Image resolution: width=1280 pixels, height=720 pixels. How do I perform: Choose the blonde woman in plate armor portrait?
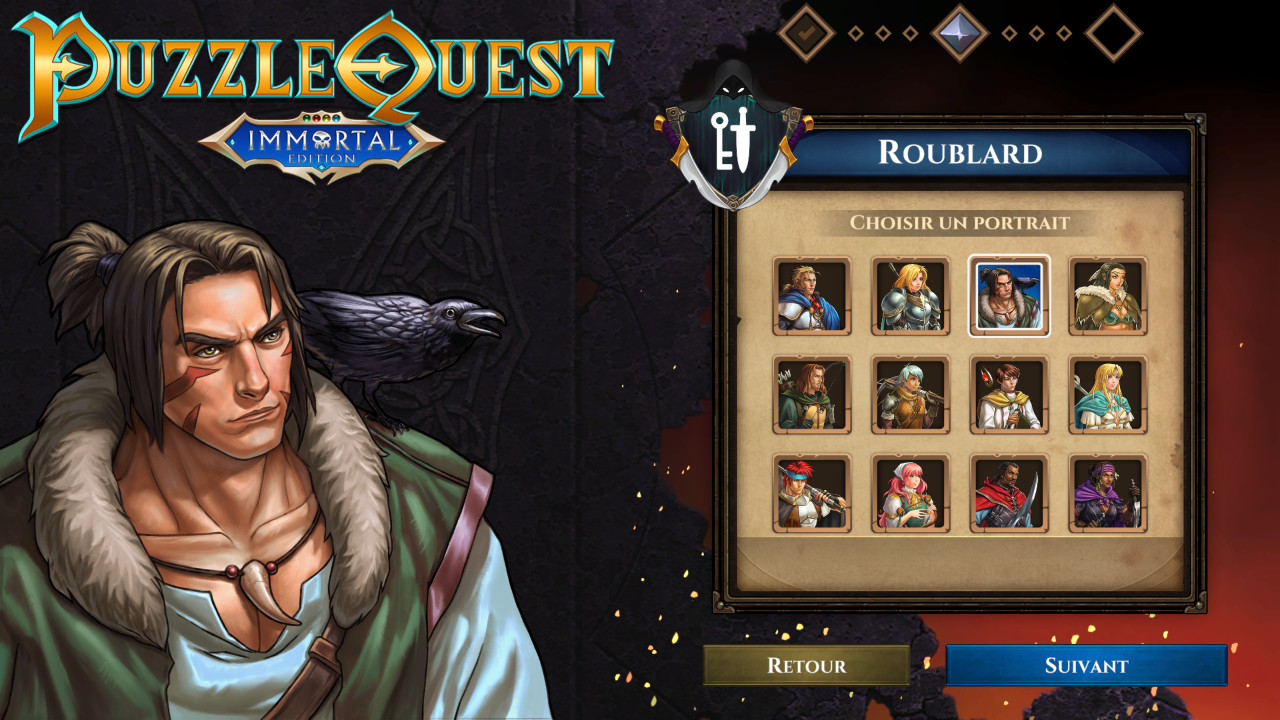point(910,296)
